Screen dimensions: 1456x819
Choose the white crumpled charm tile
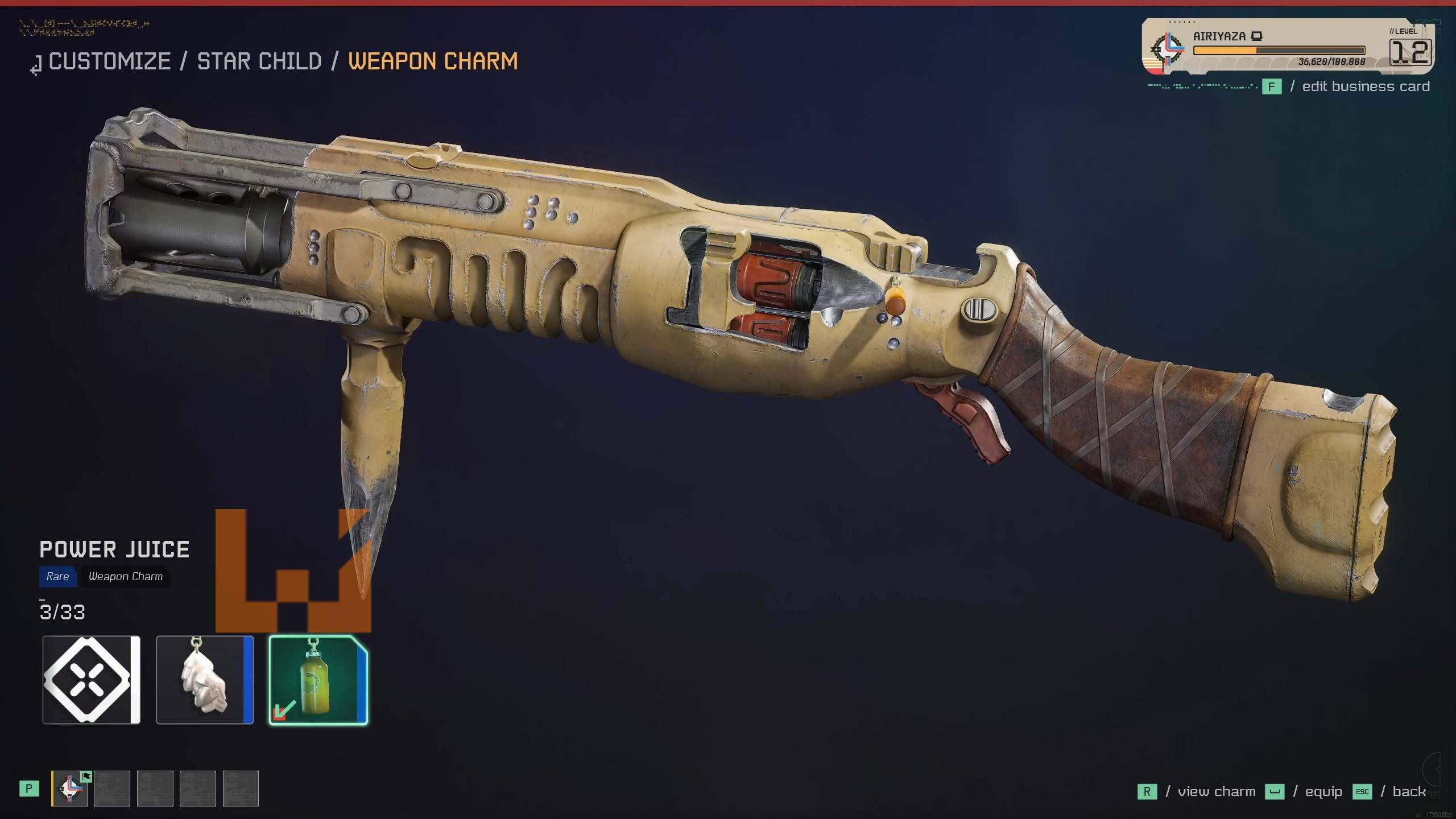click(205, 680)
